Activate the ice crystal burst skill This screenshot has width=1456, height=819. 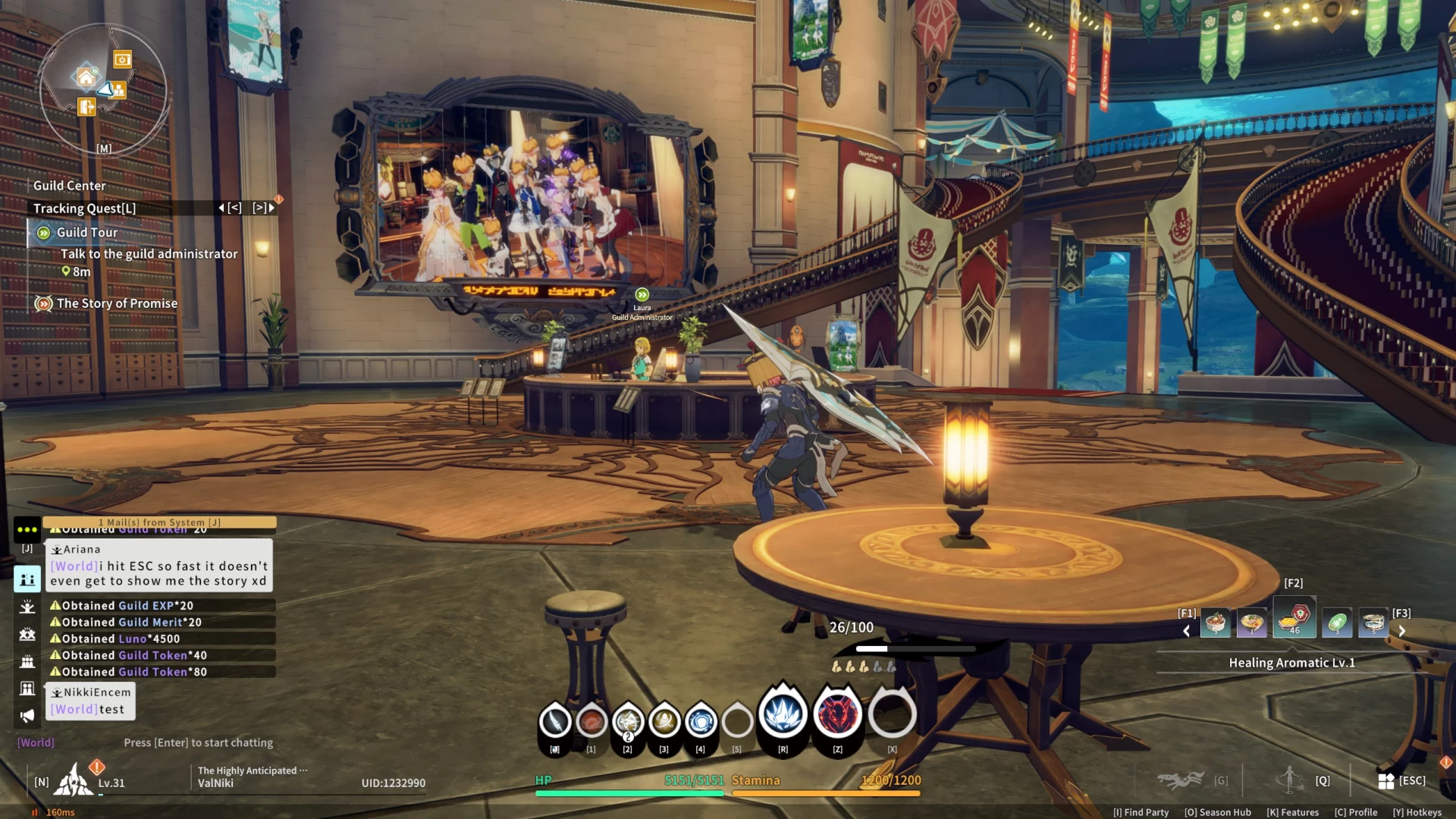[x=783, y=714]
